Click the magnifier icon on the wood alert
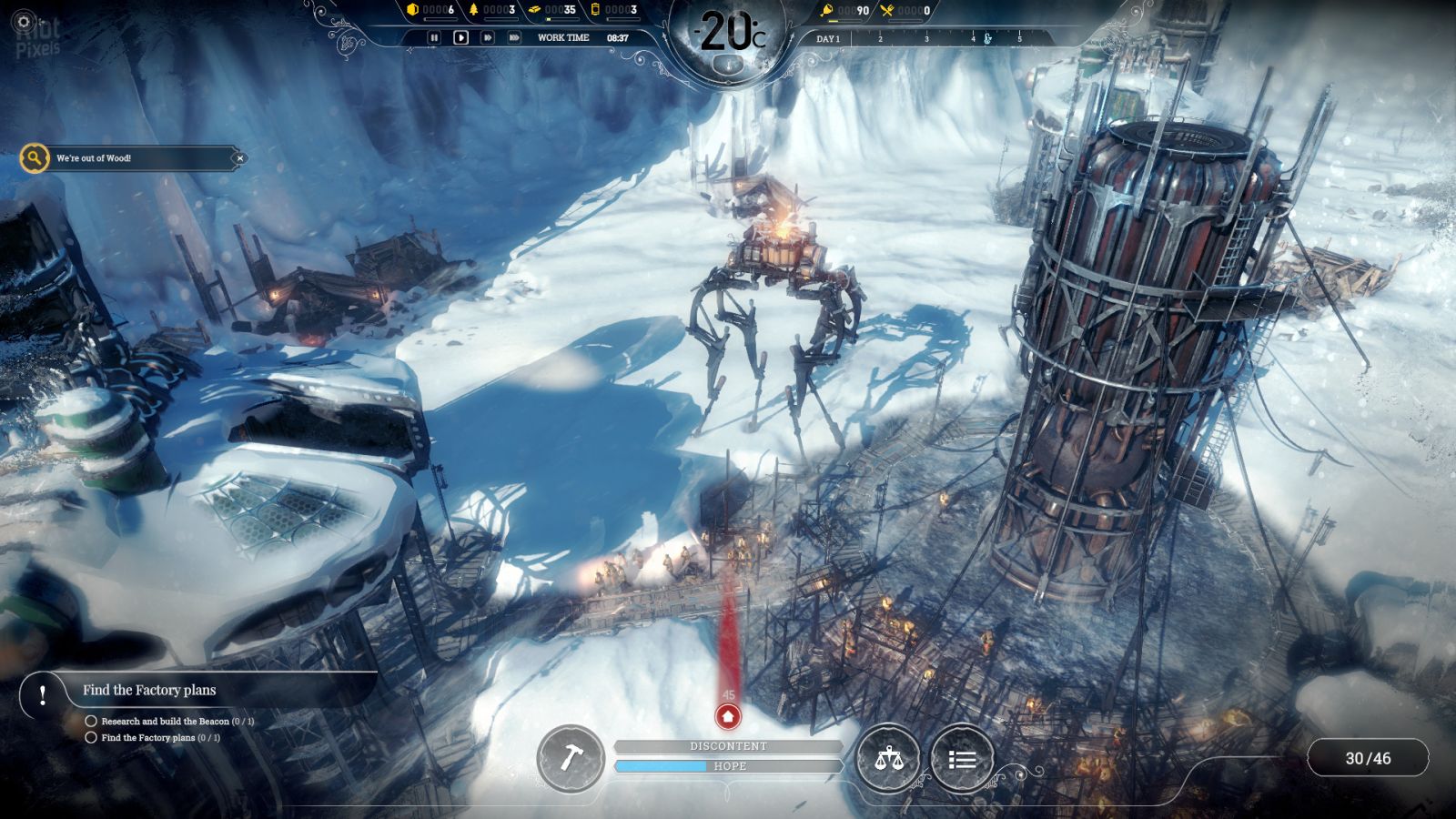Image resolution: width=1456 pixels, height=819 pixels. click(x=35, y=158)
